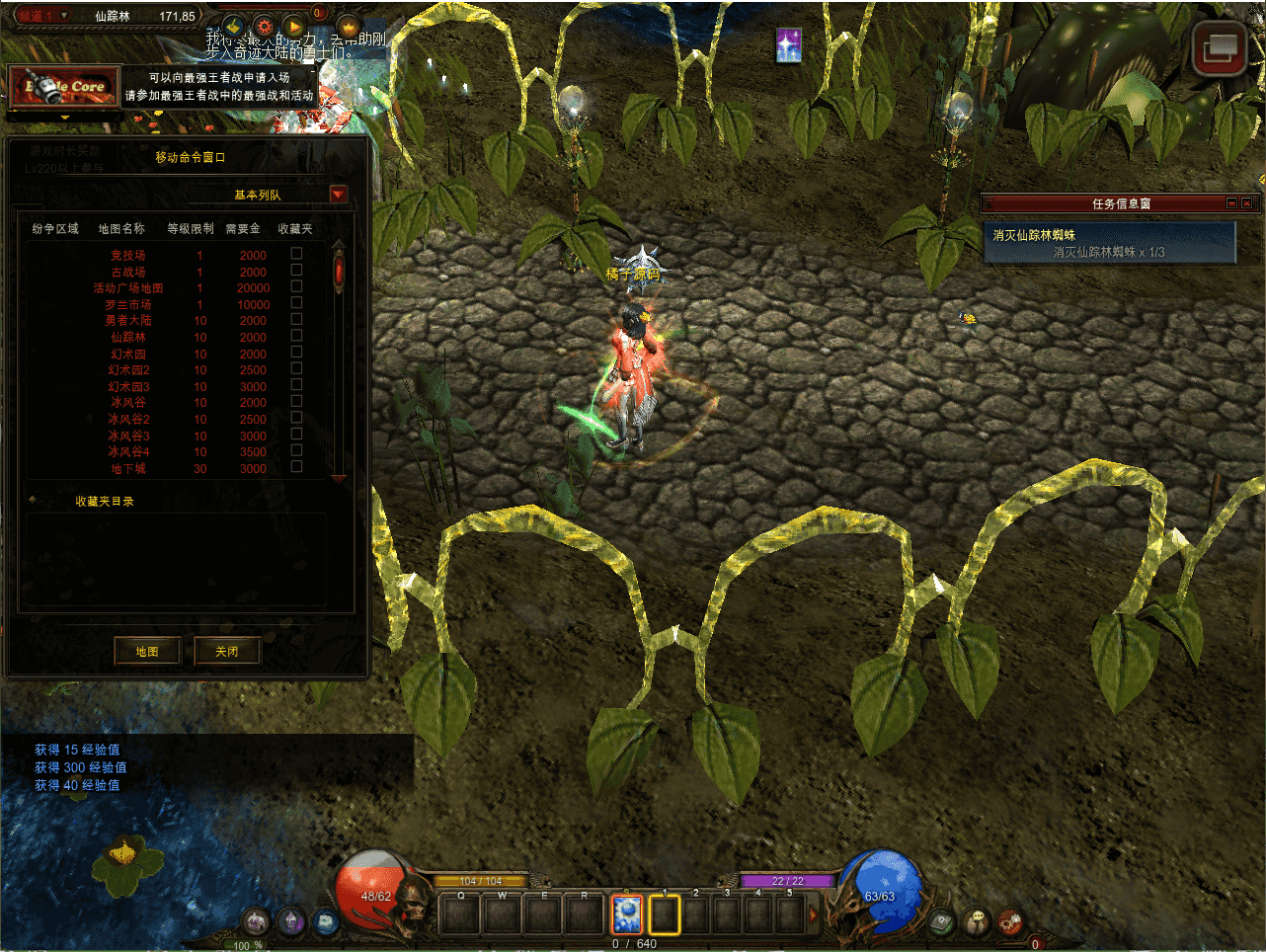Open the 频道 1 channel dropdown
Viewport: 1266px width, 952px height.
click(64, 16)
